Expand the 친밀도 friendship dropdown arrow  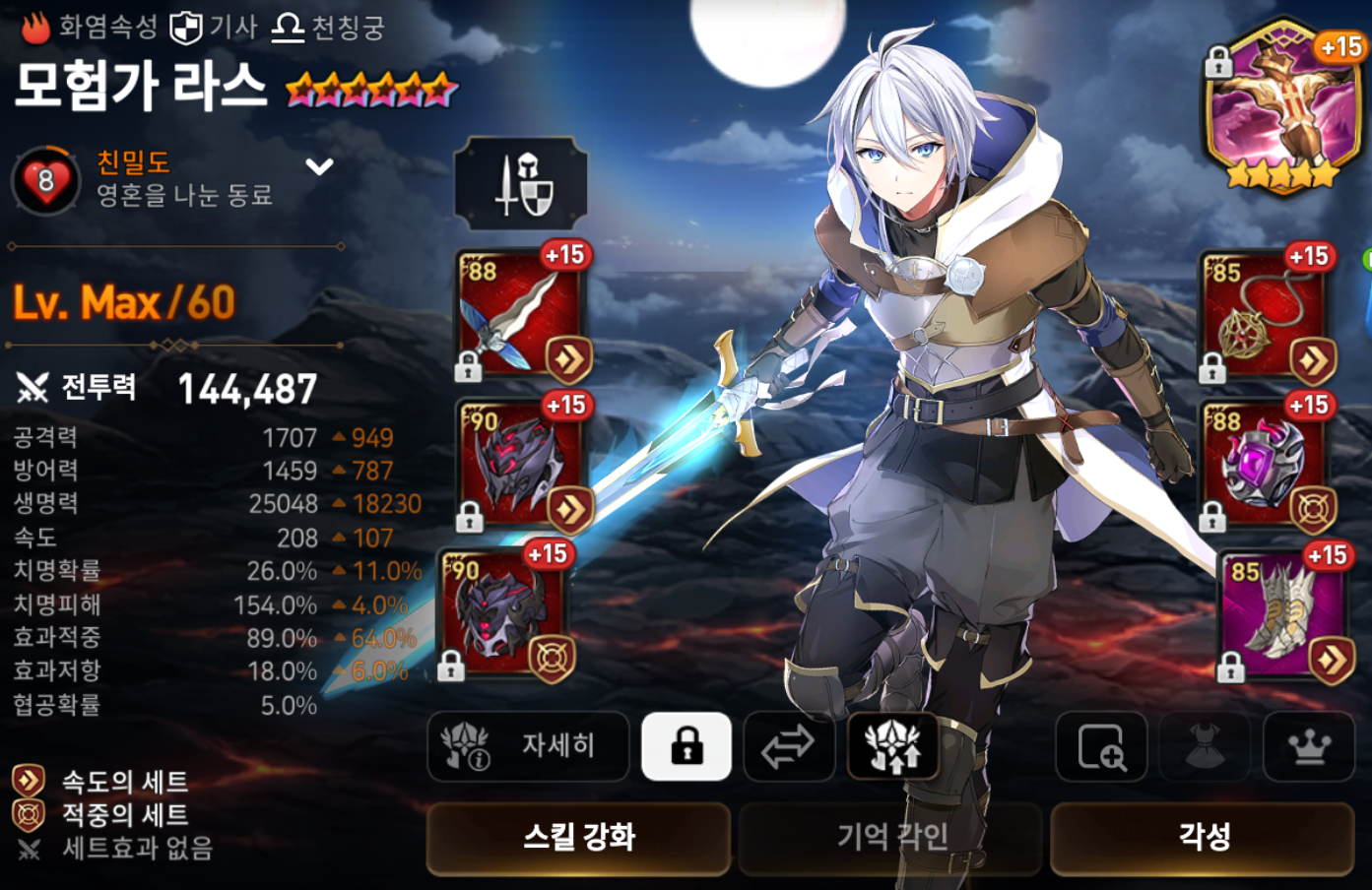(x=319, y=166)
